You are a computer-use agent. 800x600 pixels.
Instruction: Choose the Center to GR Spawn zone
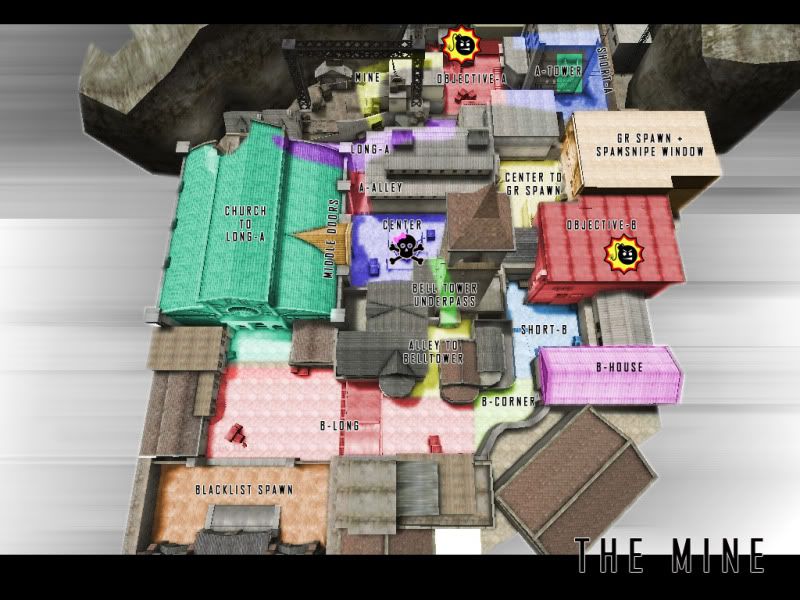[x=533, y=183]
